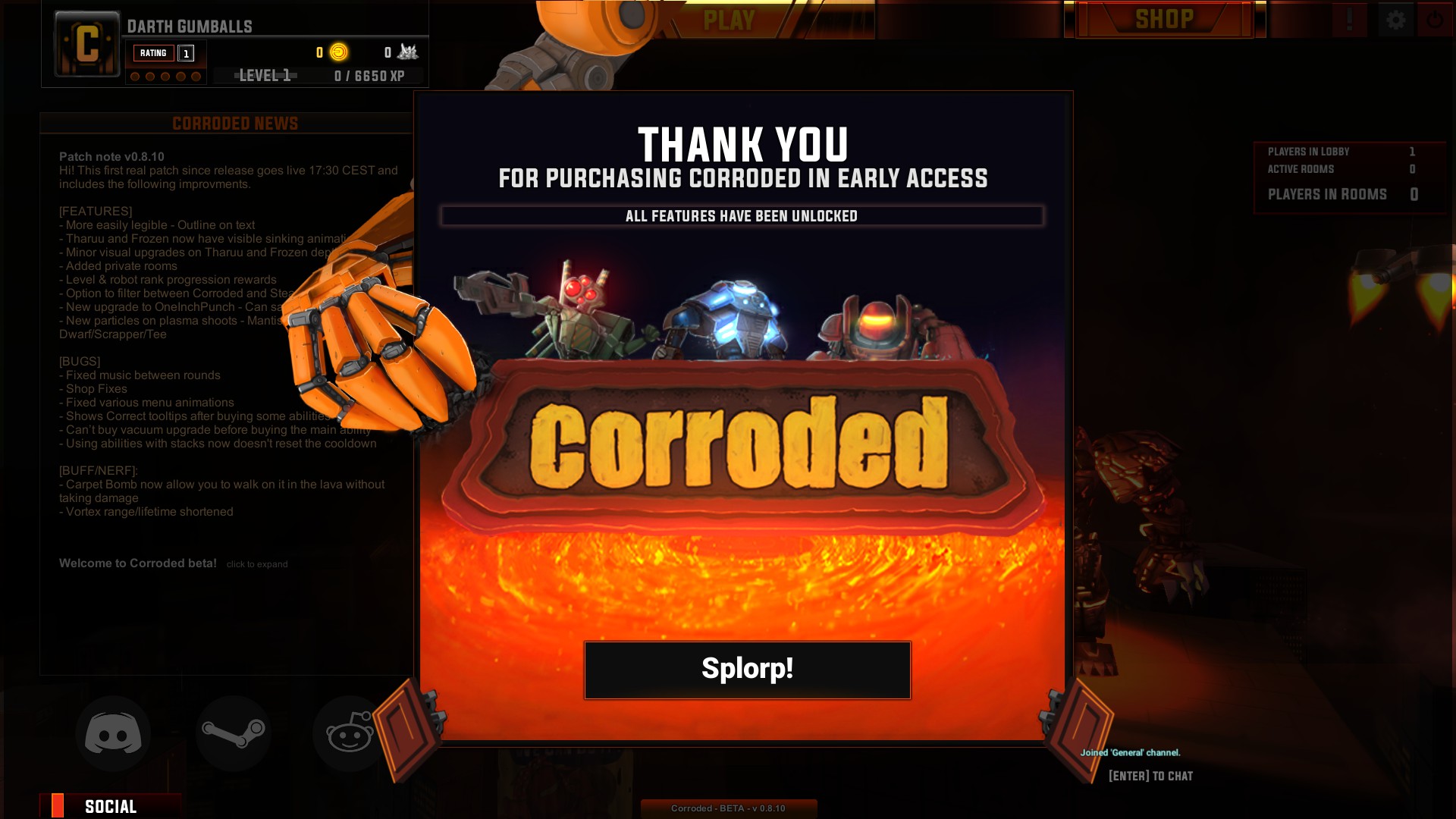Open the Reddit community link

pyautogui.click(x=350, y=734)
